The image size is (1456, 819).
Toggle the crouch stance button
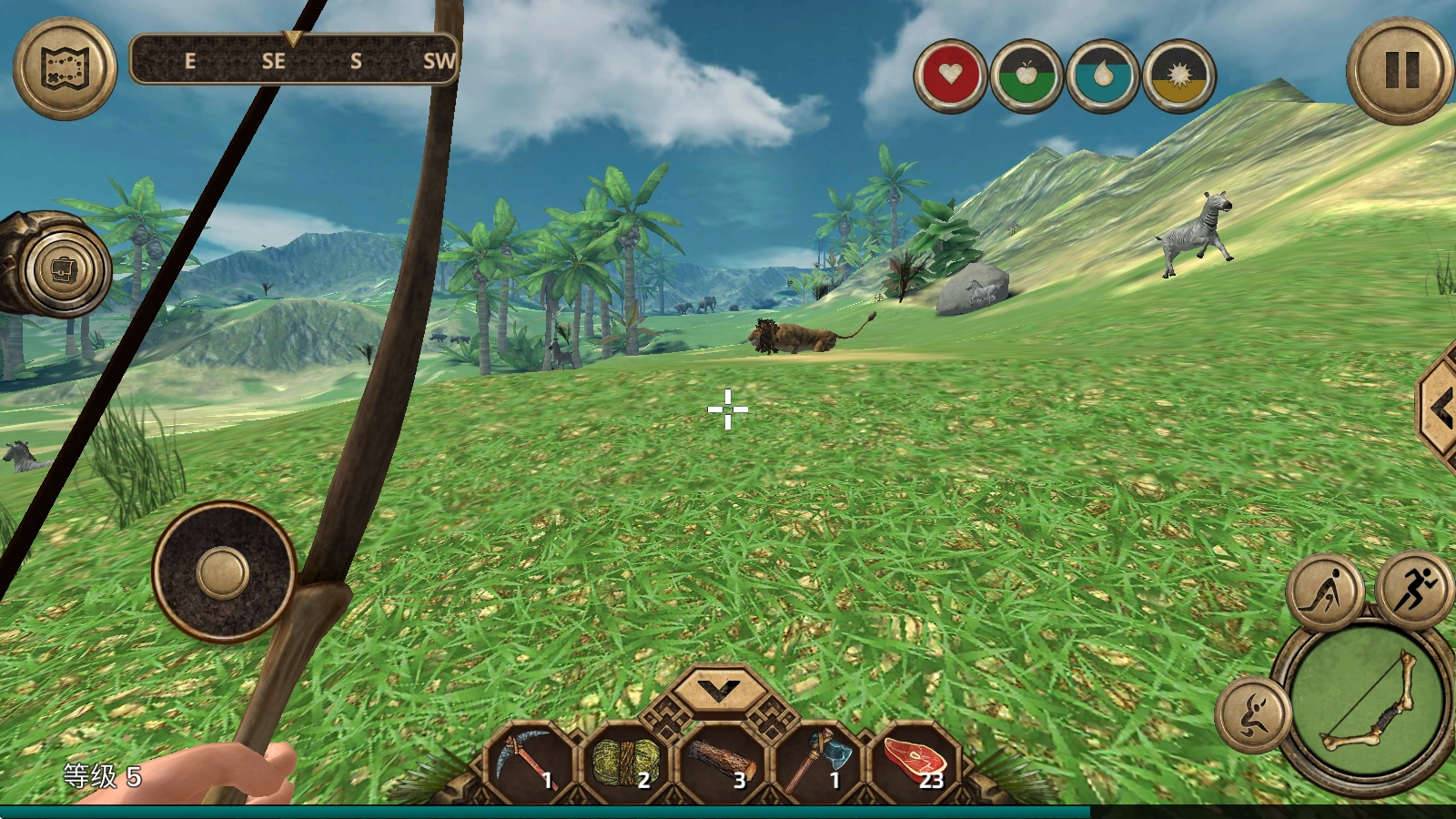tap(1325, 591)
